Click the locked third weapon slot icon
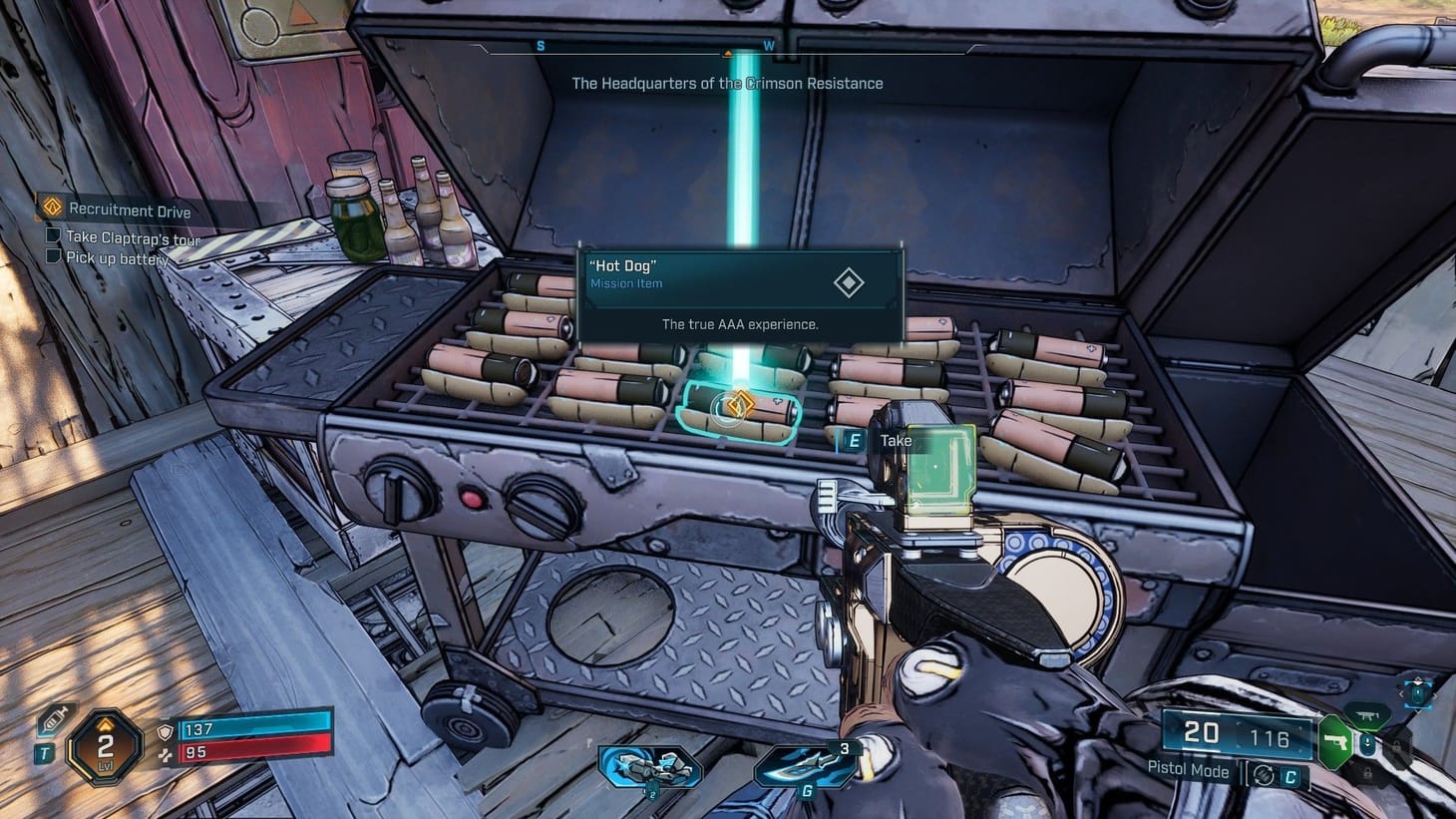 click(x=1396, y=745)
